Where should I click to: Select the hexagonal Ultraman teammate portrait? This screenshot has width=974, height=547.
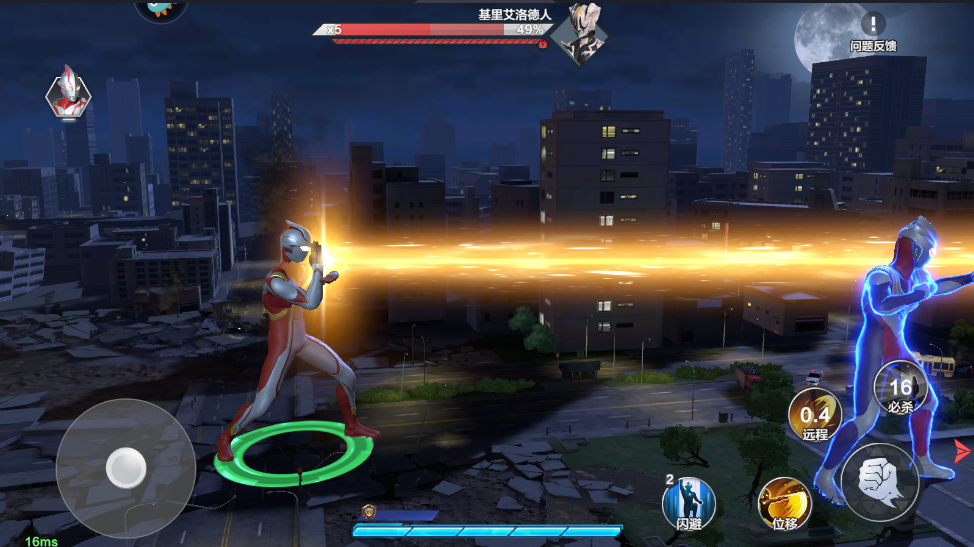(x=68, y=95)
